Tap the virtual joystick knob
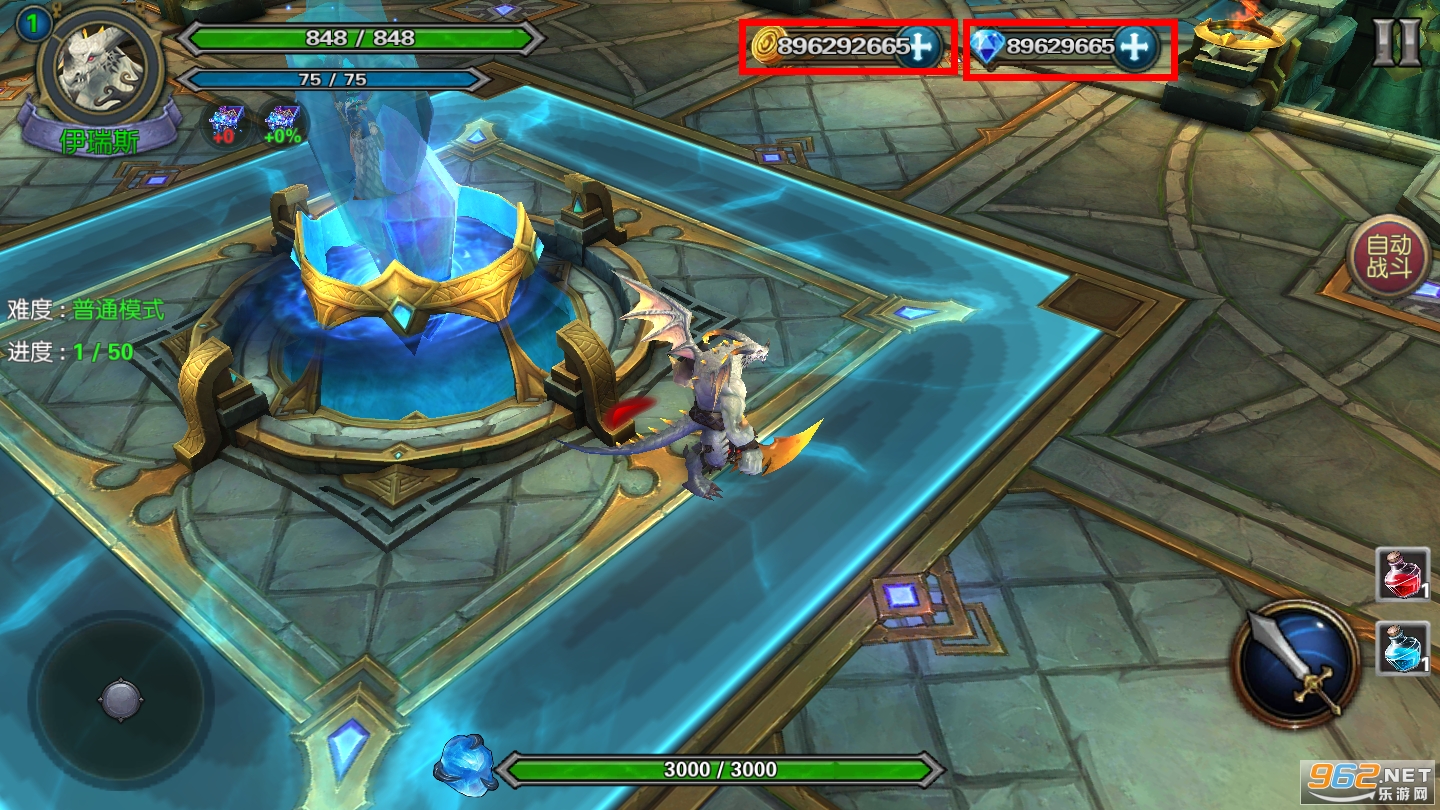 (x=120, y=698)
